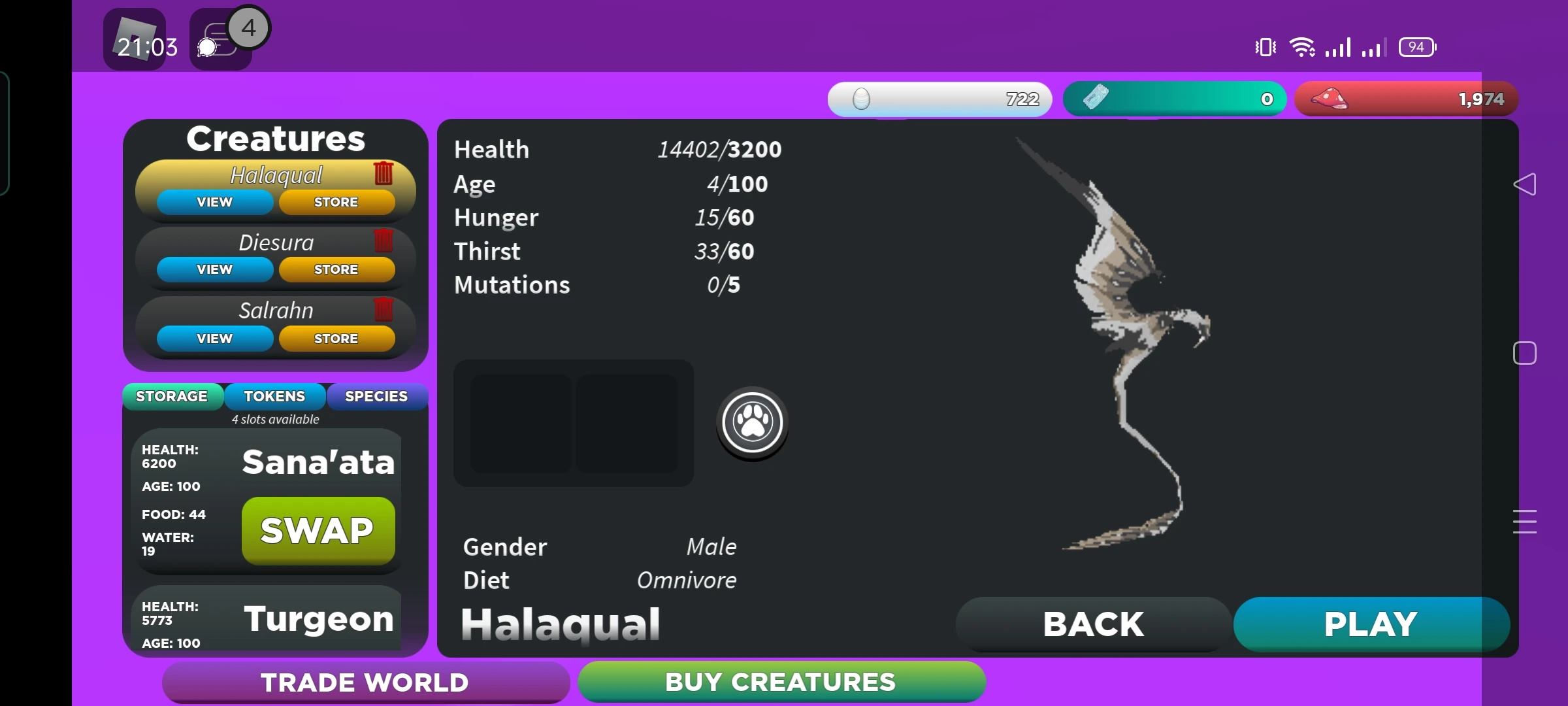Viewport: 1568px width, 706px height.
Task: Switch to the STORAGE tab
Action: 172,395
